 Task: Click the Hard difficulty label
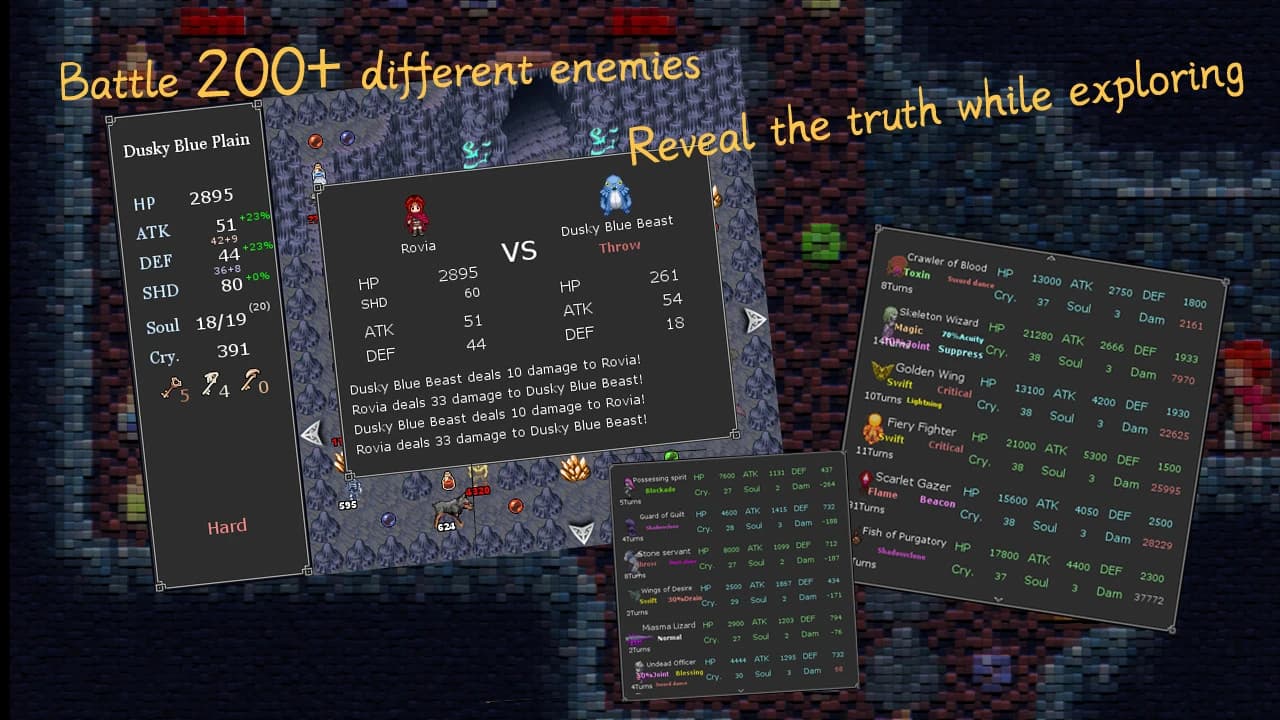[228, 526]
